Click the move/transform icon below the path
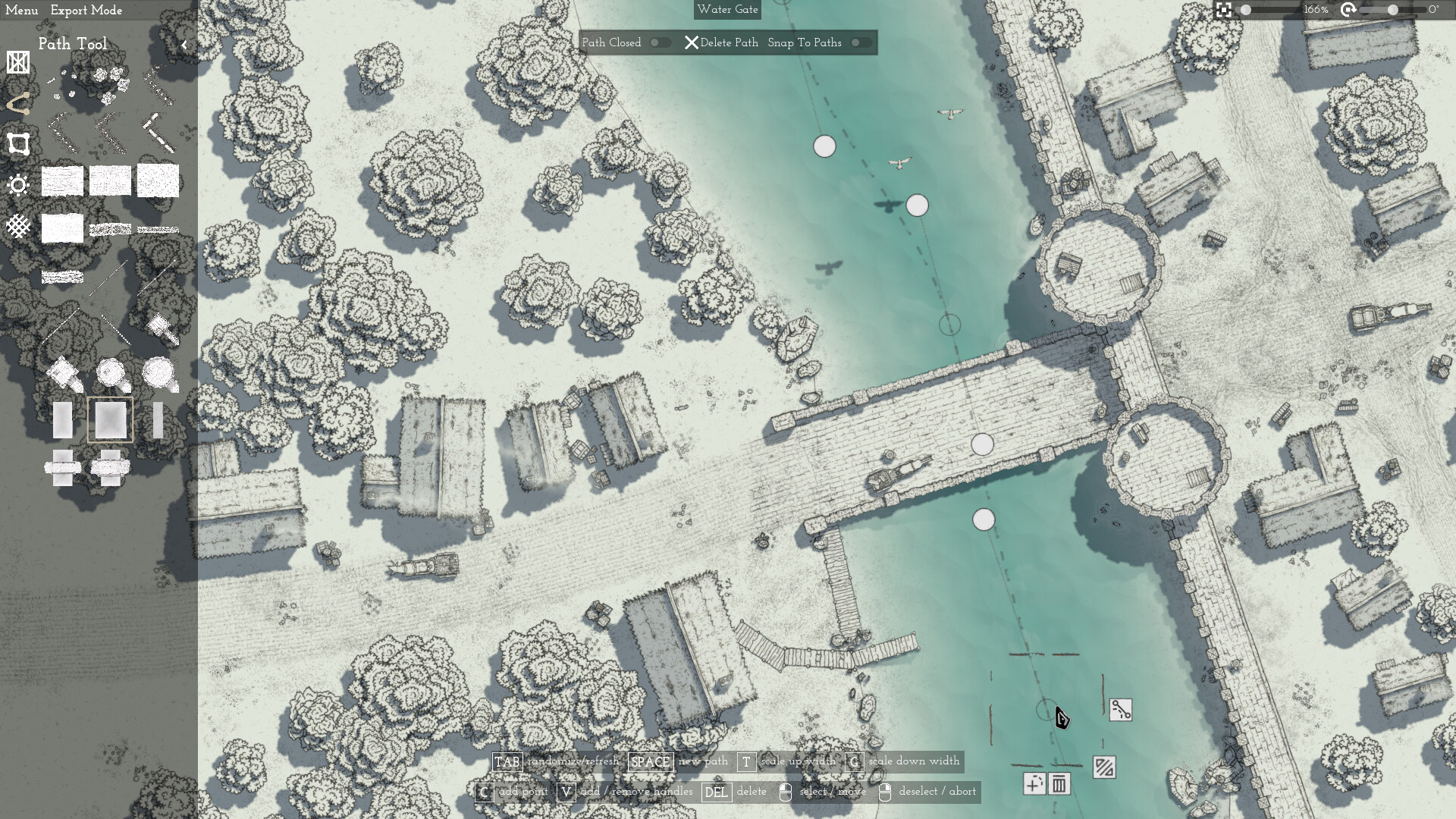The image size is (1456, 819). click(x=1036, y=786)
